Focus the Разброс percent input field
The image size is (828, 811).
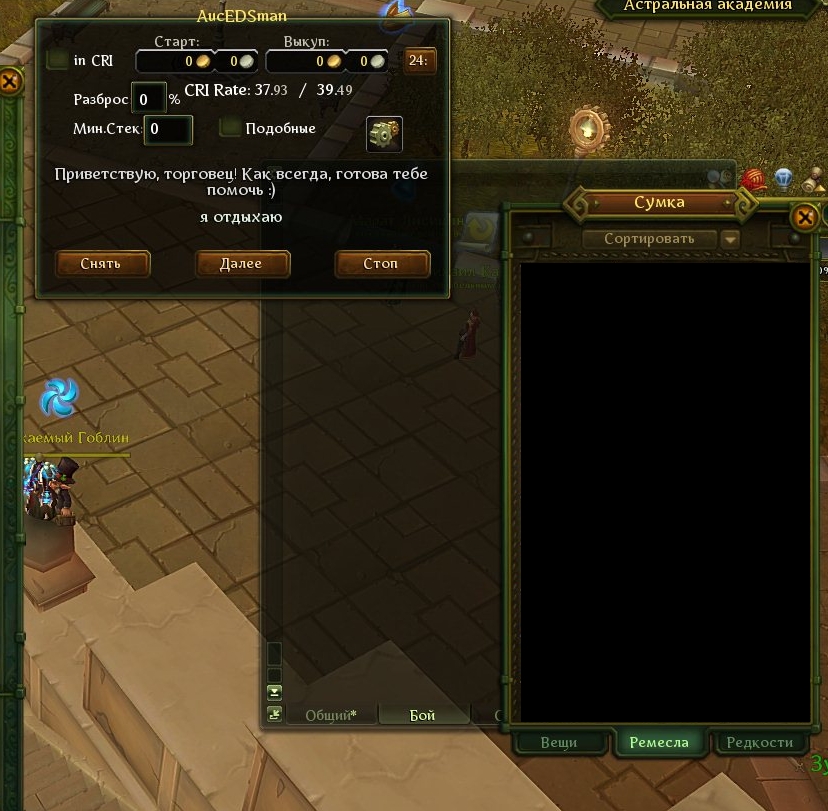click(149, 99)
